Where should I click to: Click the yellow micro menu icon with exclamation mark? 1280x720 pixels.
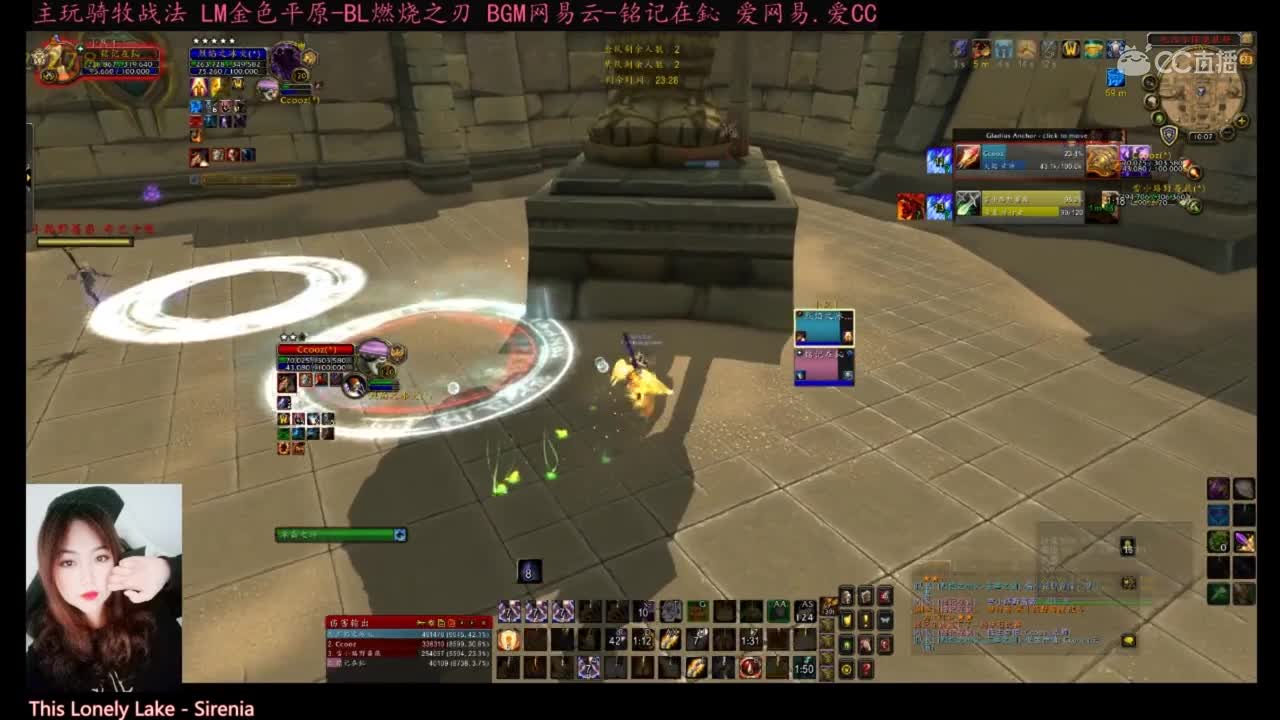tap(866, 620)
